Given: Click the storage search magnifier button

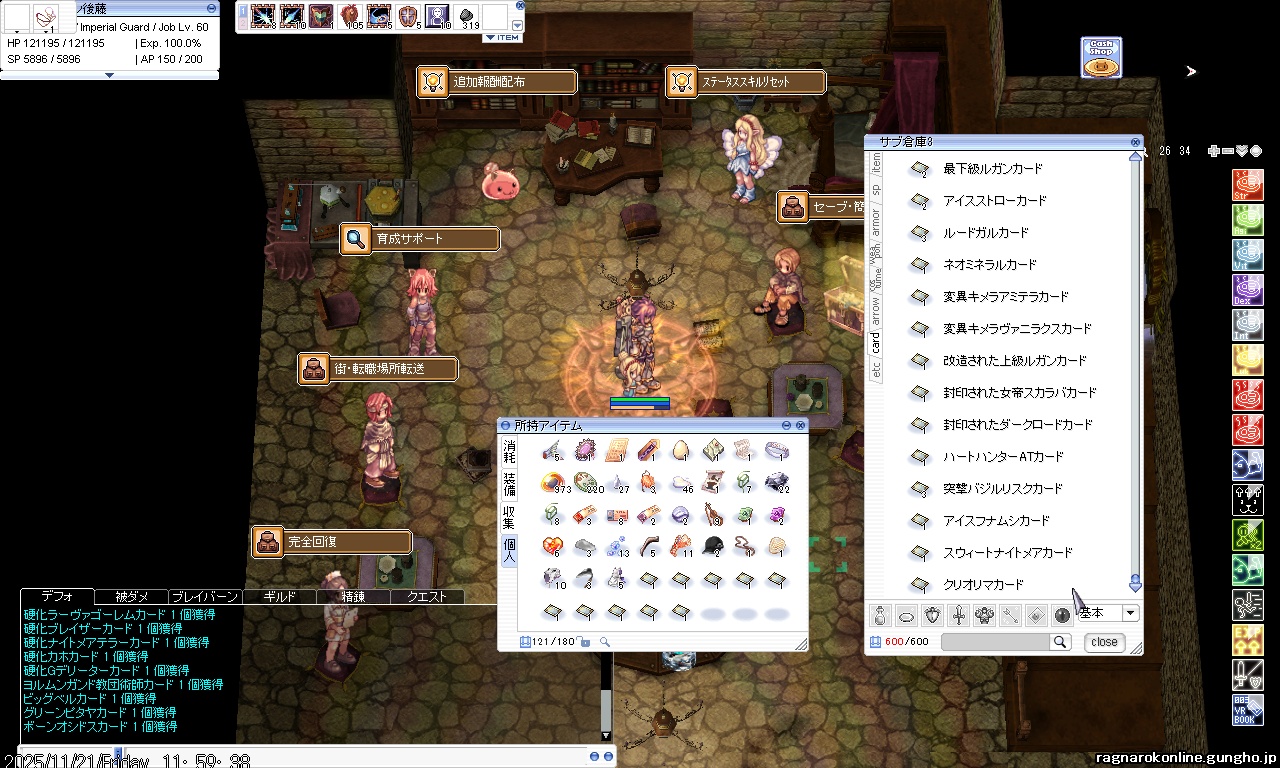Looking at the screenshot, I should tap(1059, 642).
